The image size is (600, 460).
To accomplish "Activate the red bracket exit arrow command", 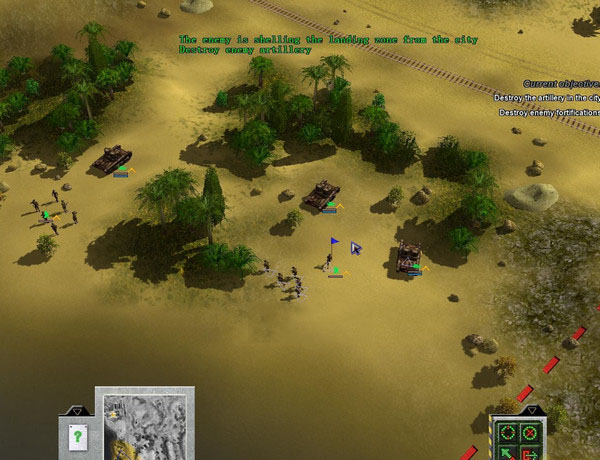I will coord(530,453).
